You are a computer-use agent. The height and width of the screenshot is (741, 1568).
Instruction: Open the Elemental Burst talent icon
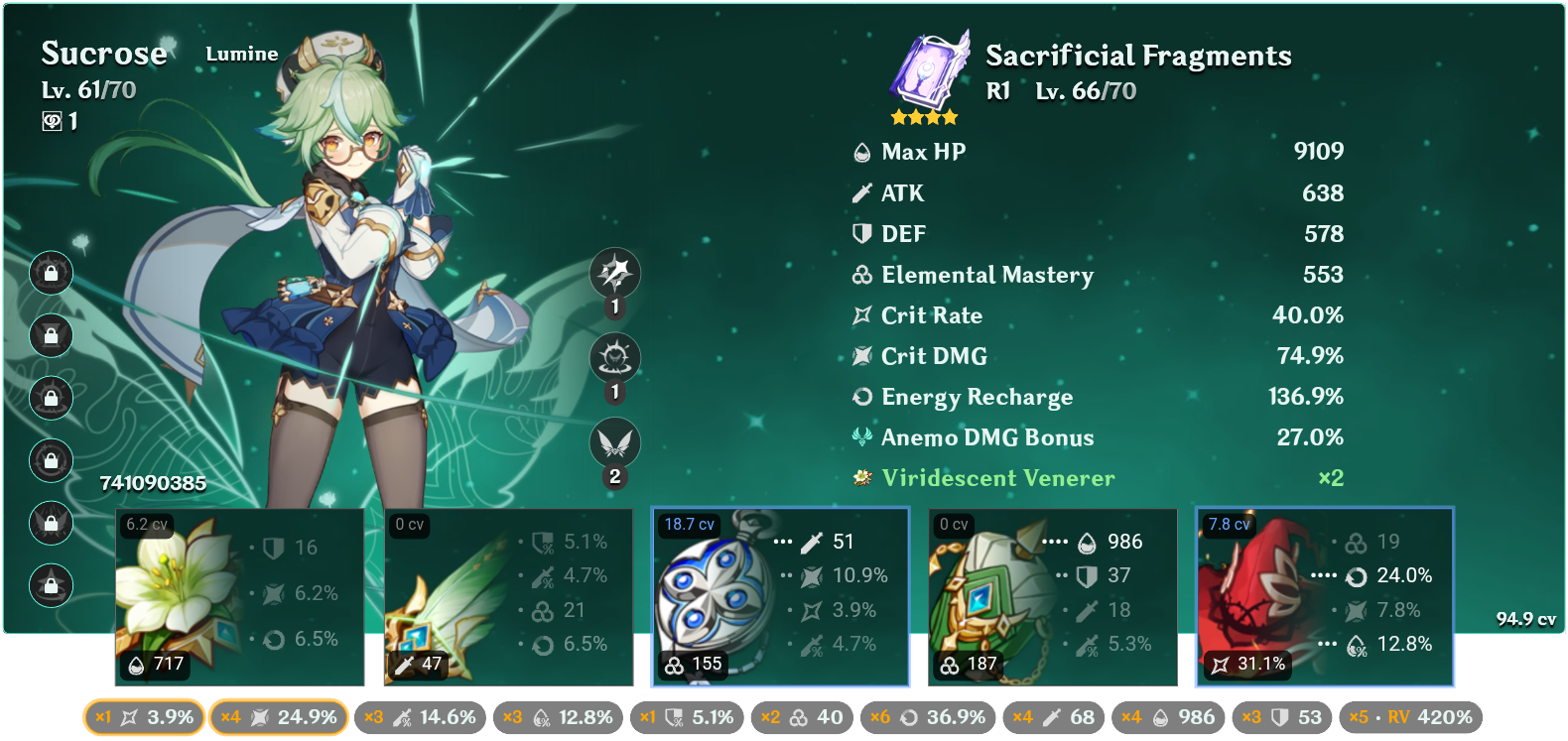[615, 443]
